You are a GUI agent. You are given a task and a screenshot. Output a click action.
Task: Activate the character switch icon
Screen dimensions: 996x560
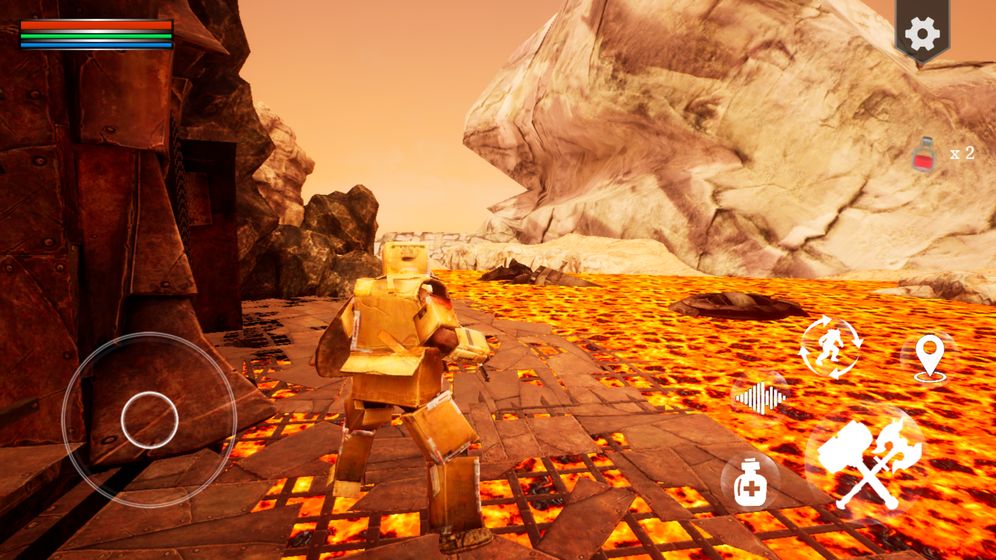coord(829,348)
